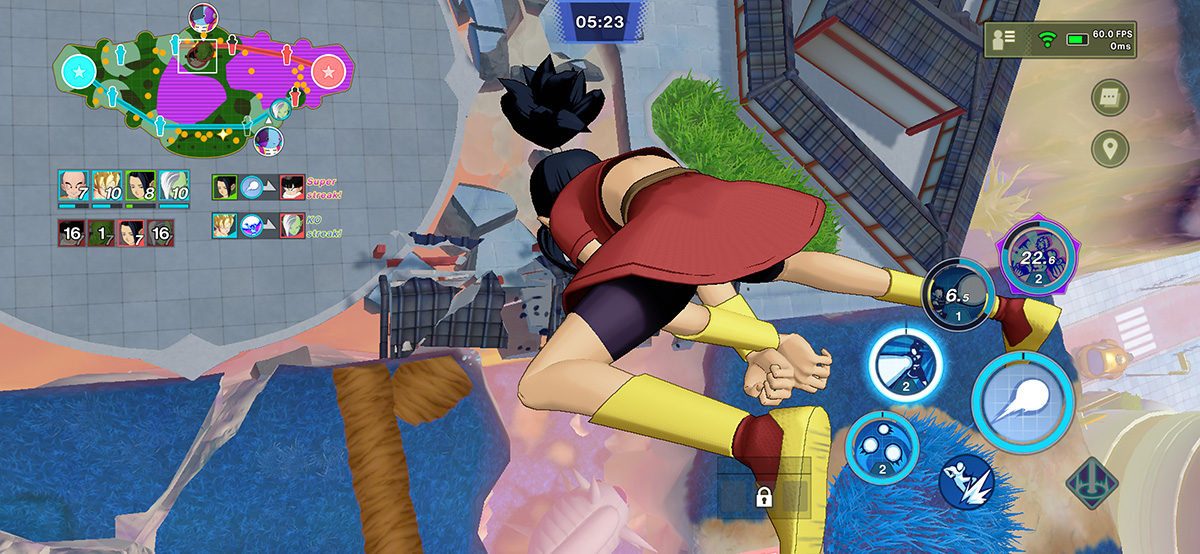Tap the red star enemy base marker
The width and height of the screenshot is (1200, 554).
coord(328,71)
